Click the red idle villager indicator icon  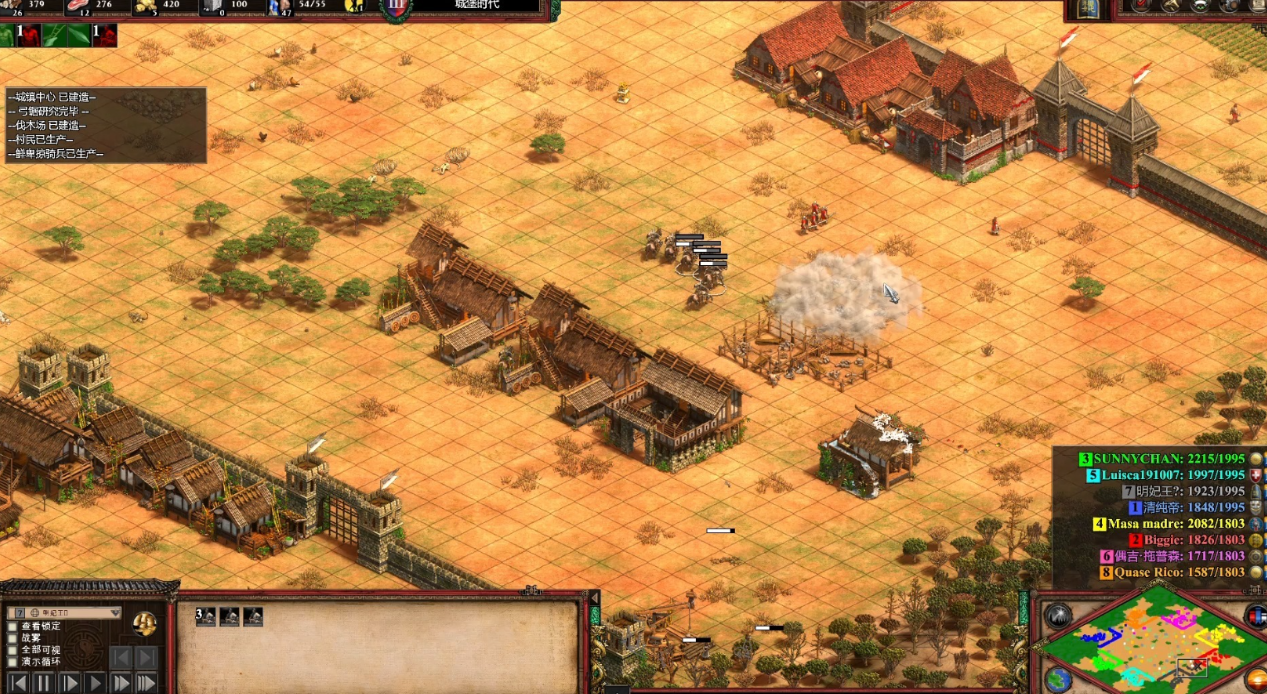26,36
